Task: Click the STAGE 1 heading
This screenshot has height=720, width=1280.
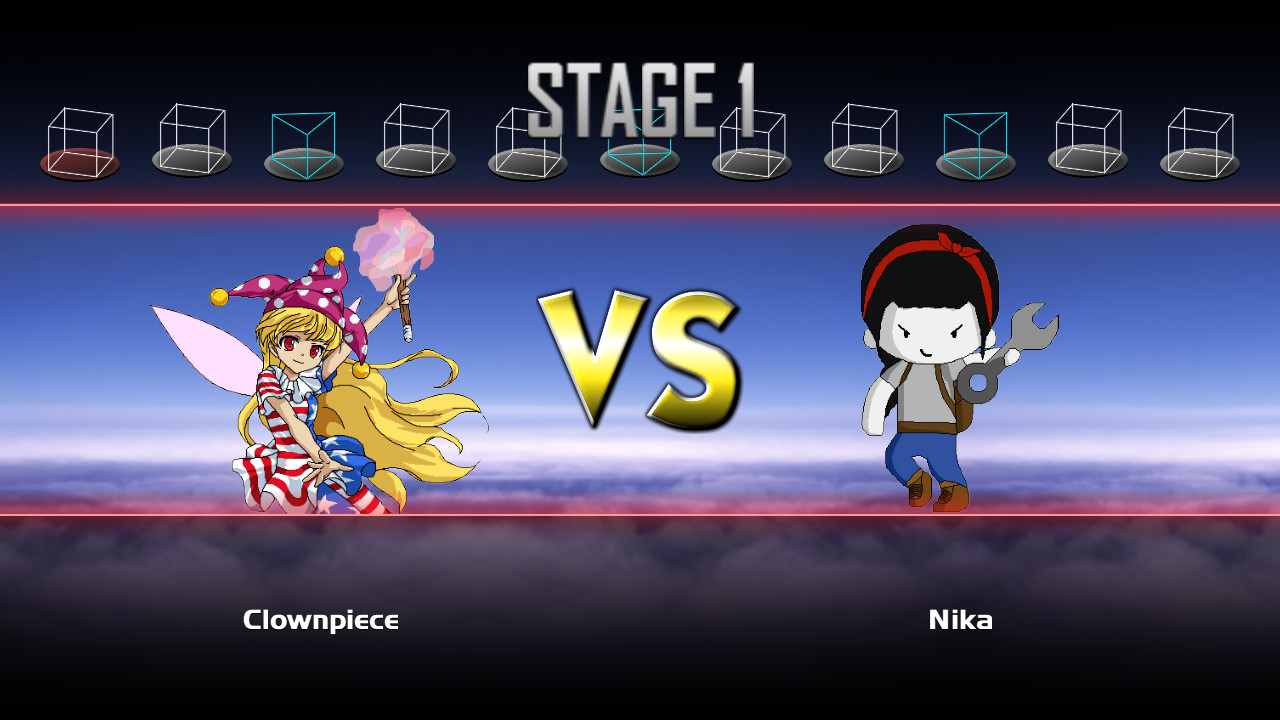Action: click(638, 88)
